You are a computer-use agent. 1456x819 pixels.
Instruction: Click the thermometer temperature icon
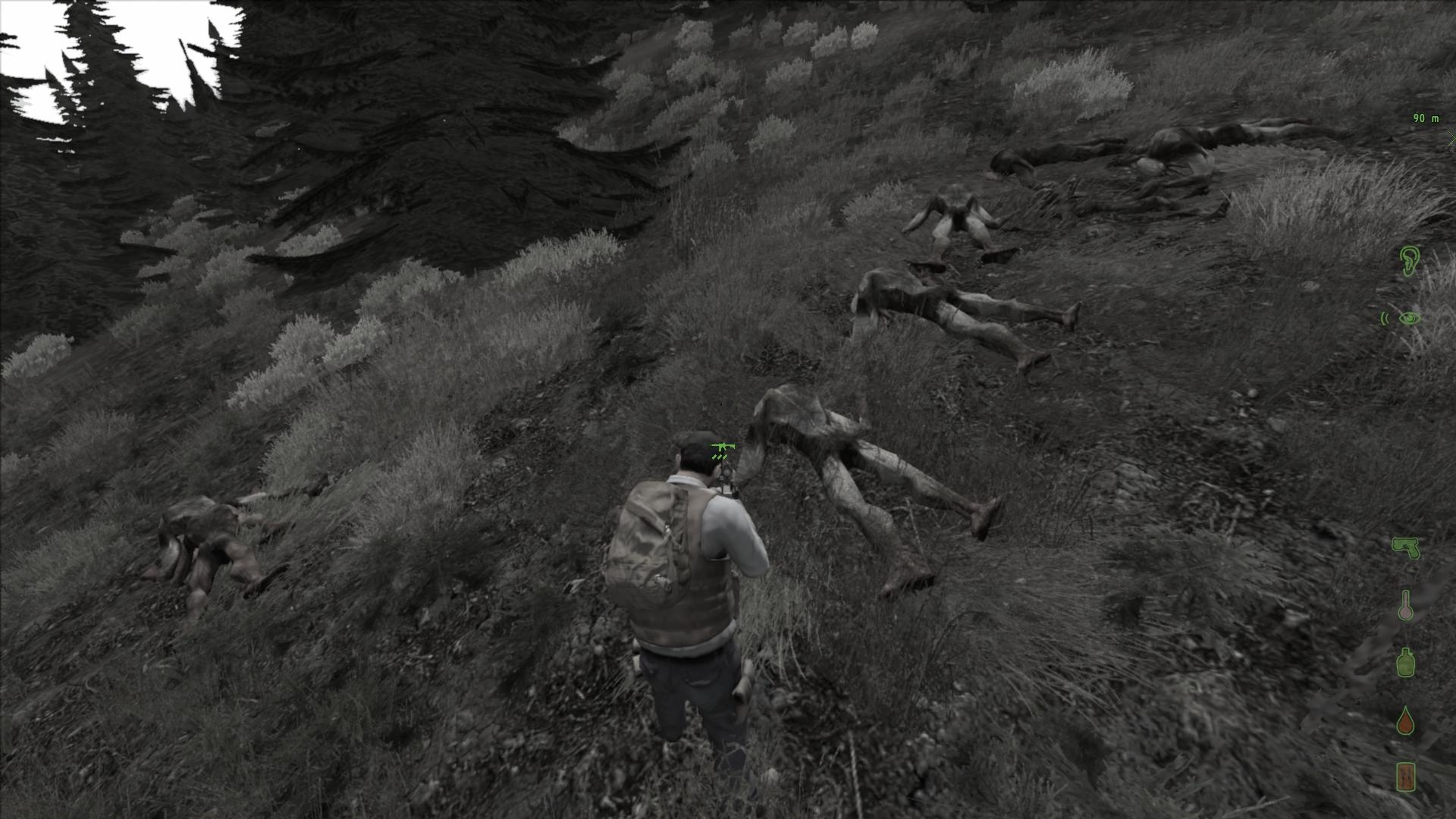1405,606
